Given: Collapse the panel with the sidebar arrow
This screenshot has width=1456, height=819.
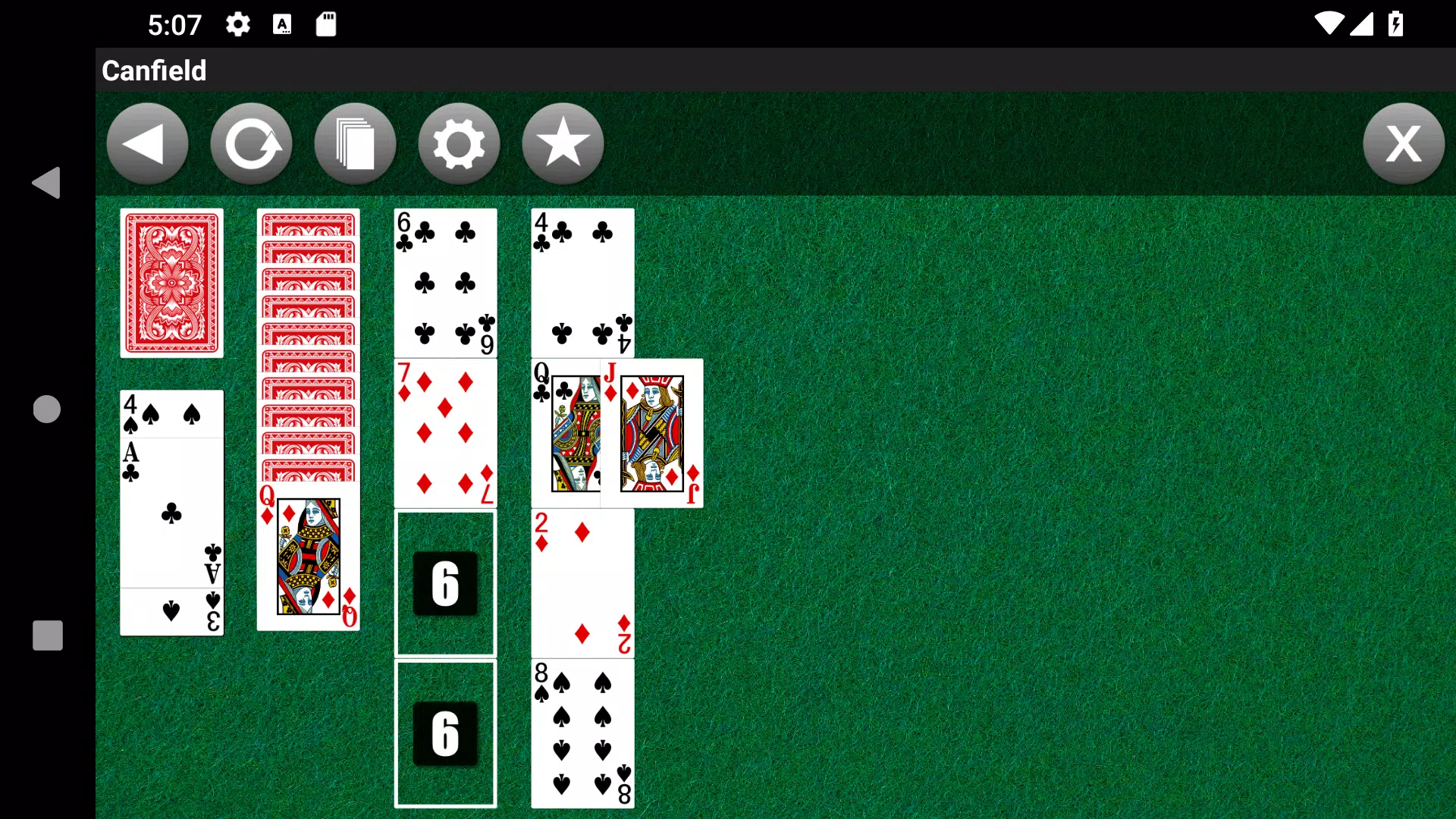Looking at the screenshot, I should click(x=47, y=182).
